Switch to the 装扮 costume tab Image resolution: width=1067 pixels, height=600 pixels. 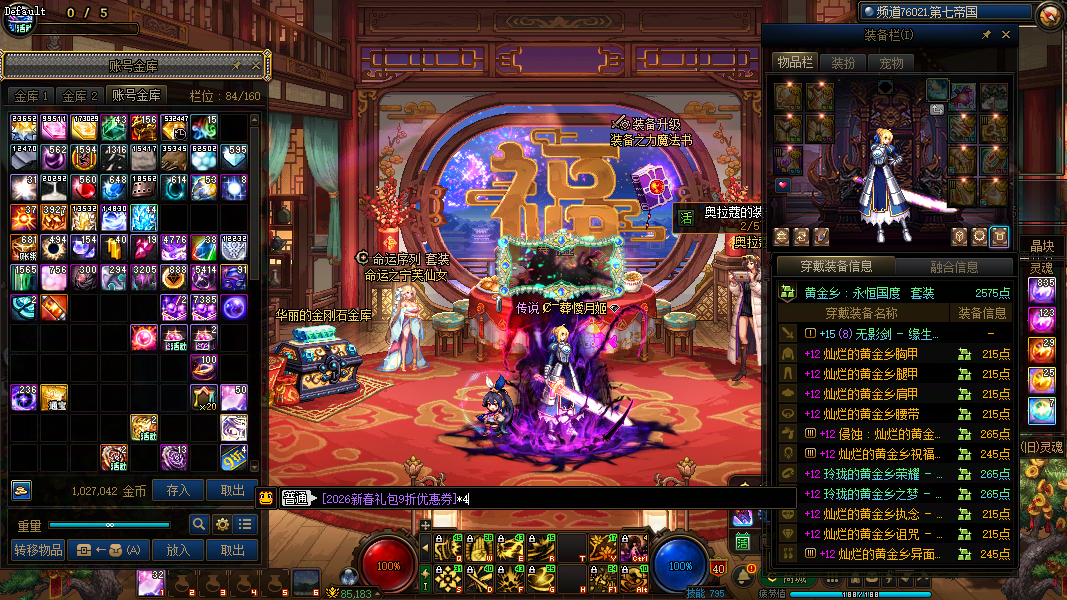click(843, 63)
